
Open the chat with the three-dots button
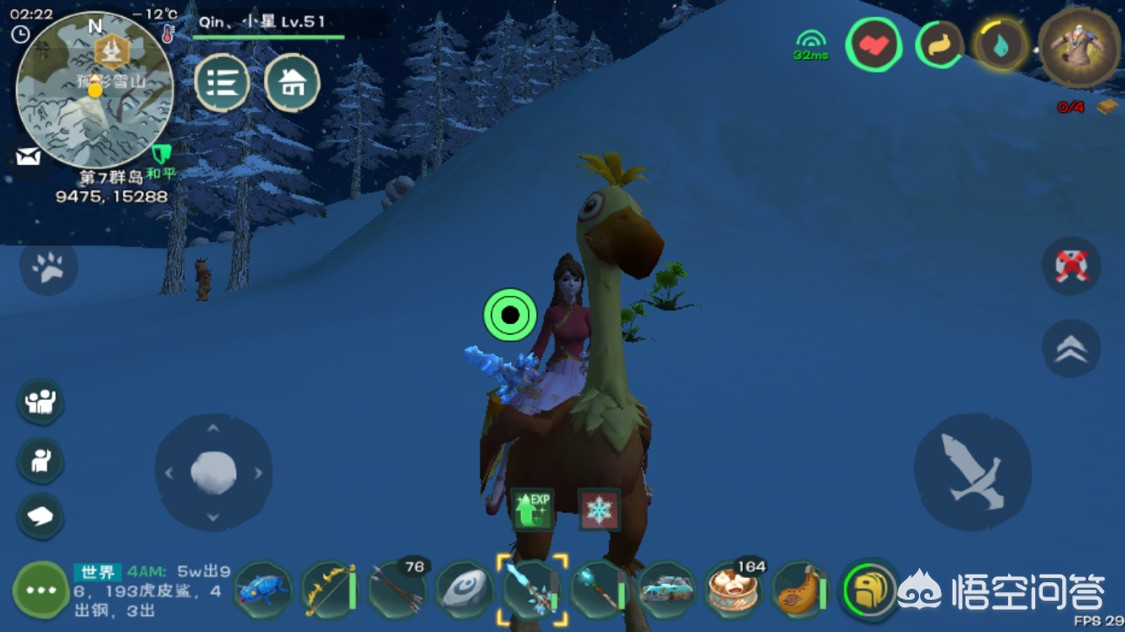point(40,590)
